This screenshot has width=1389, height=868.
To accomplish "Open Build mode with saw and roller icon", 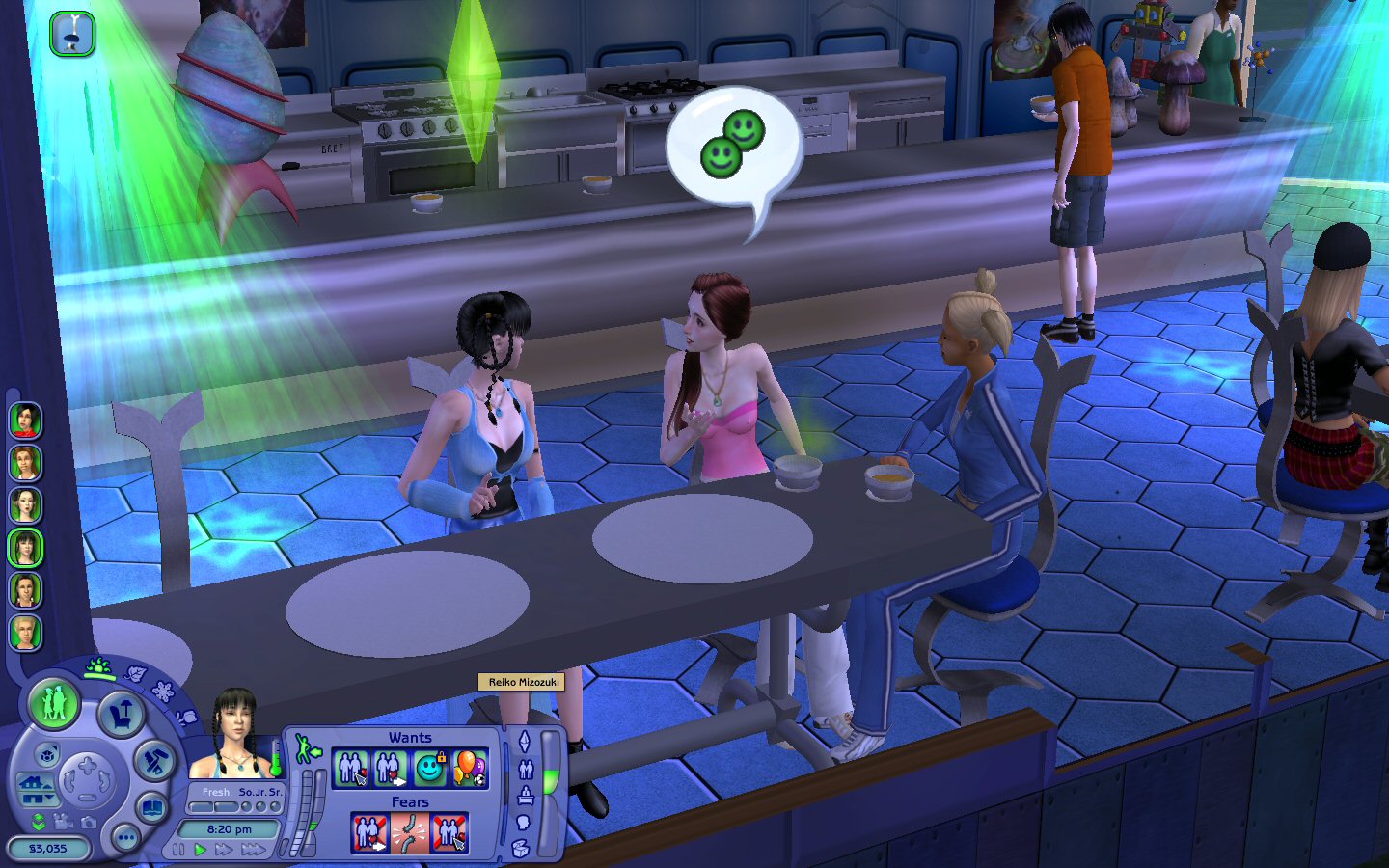I will tap(154, 762).
